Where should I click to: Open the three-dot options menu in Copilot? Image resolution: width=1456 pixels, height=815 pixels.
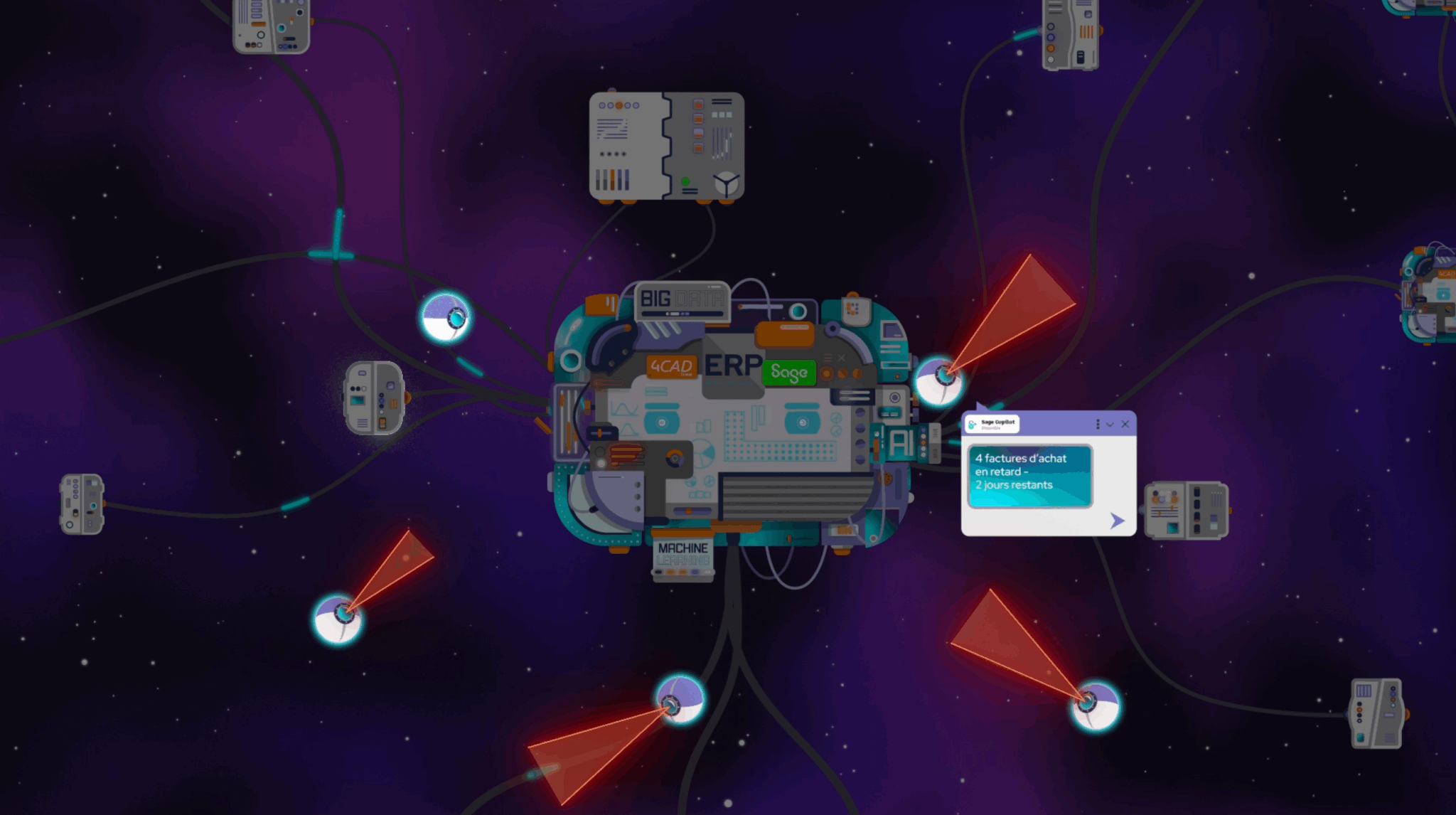pos(1098,425)
